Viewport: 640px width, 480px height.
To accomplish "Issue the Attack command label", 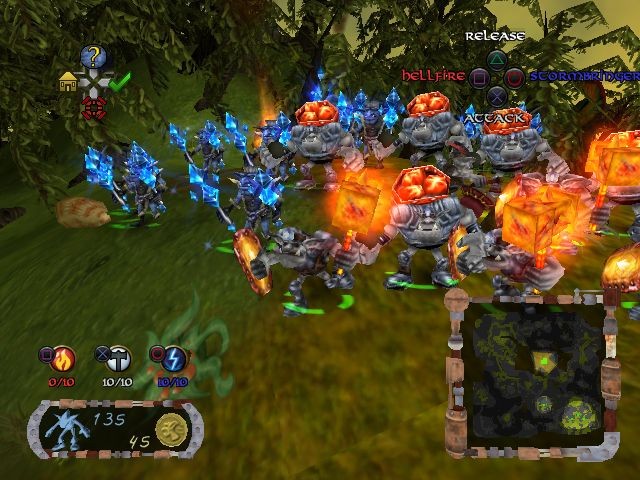I will [496, 118].
